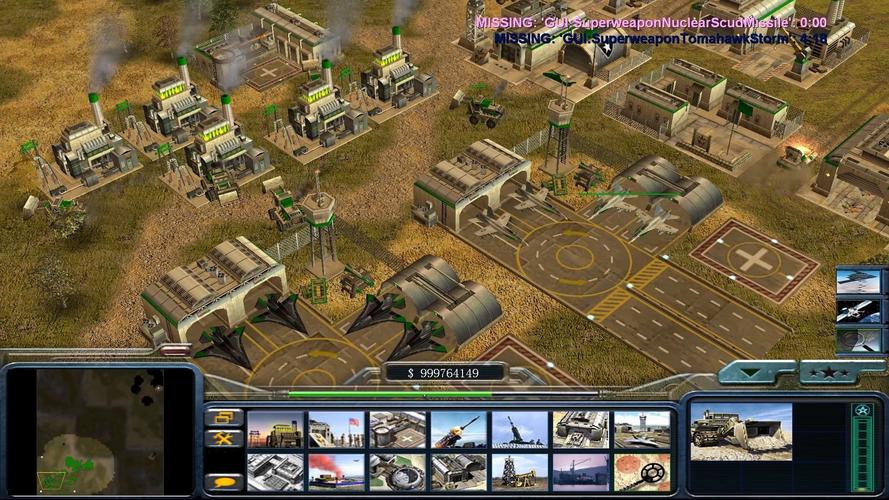Build the power plant from the build menu
The width and height of the screenshot is (889, 500).
(275, 429)
